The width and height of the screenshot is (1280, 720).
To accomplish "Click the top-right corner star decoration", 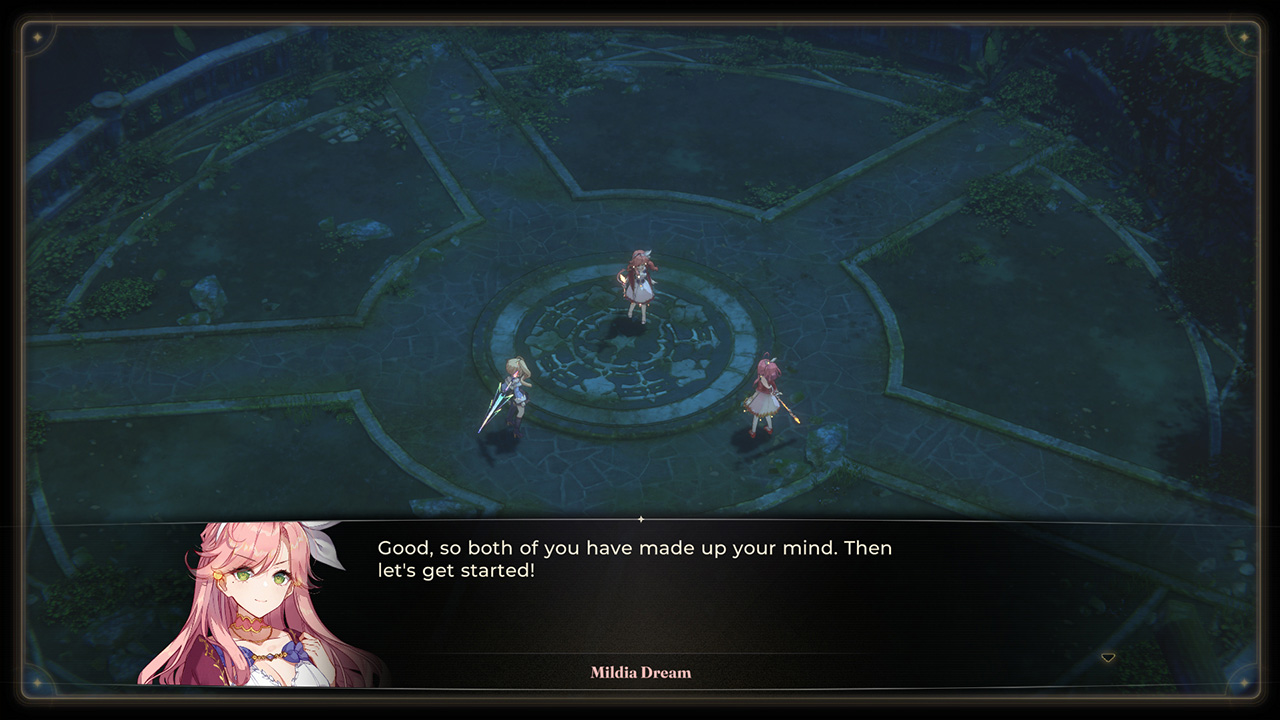I will coord(1242,38).
